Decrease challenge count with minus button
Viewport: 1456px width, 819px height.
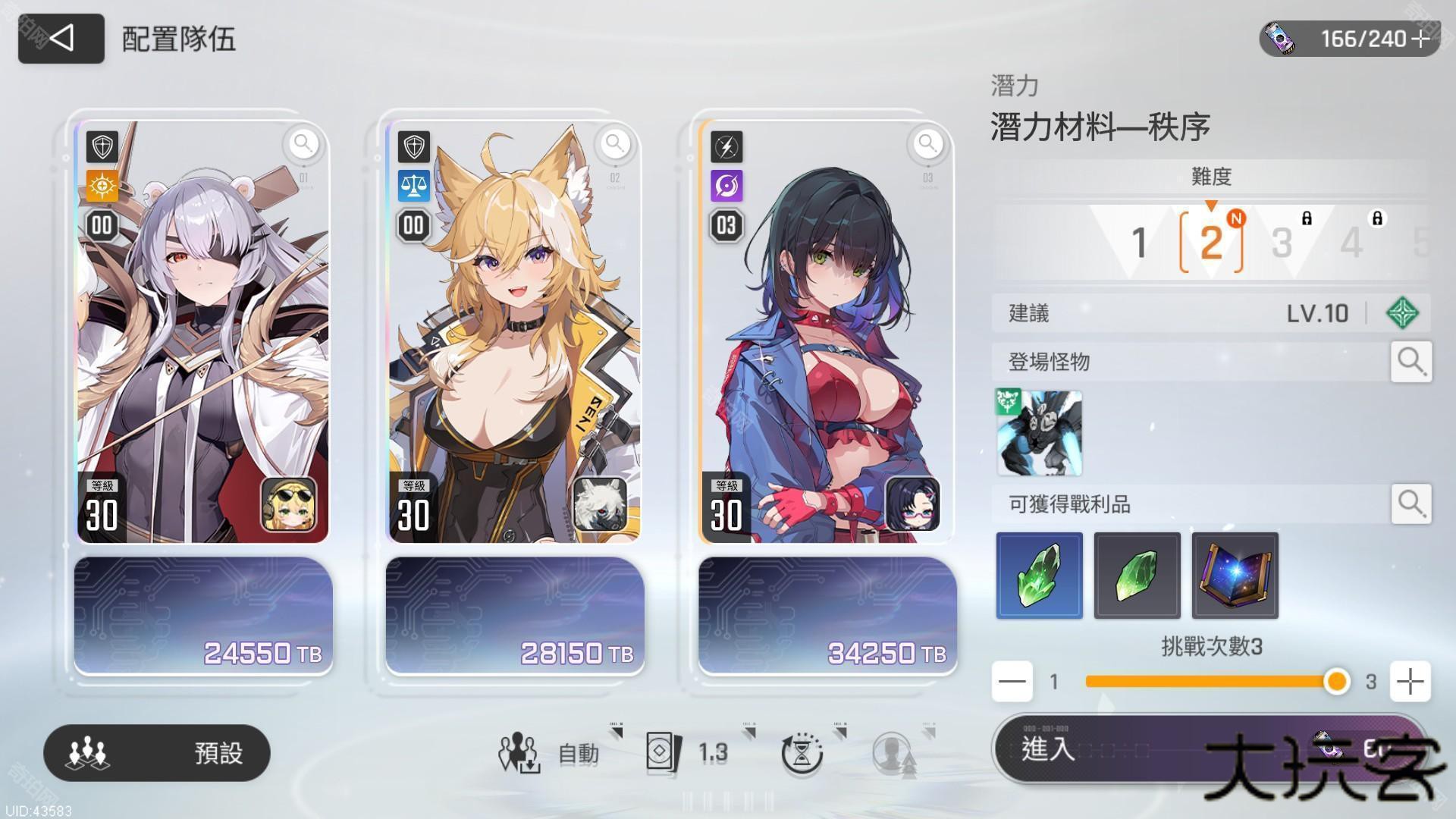pyautogui.click(x=1012, y=681)
